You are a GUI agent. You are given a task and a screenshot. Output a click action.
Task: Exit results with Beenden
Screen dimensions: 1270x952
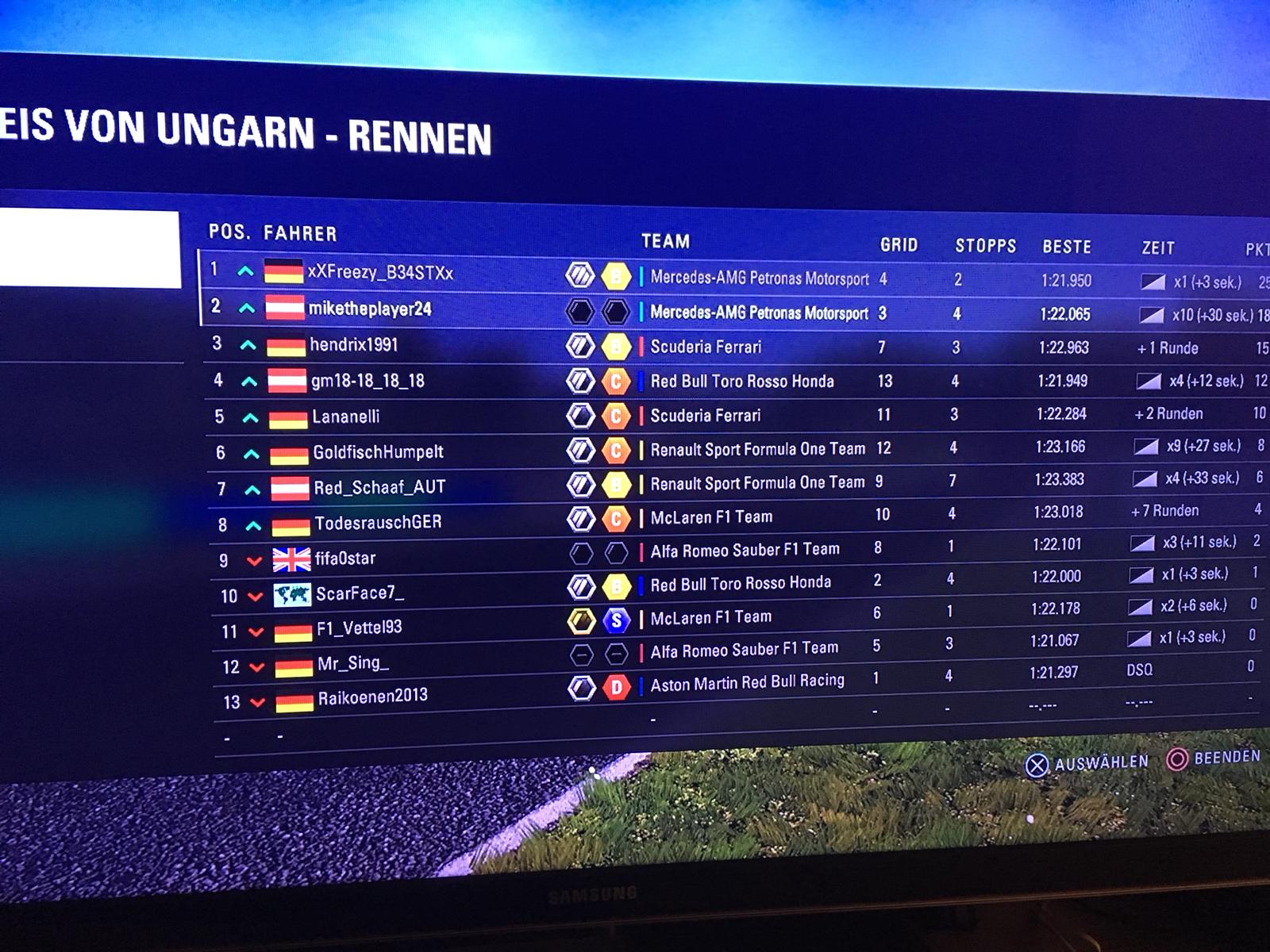(x=1214, y=758)
